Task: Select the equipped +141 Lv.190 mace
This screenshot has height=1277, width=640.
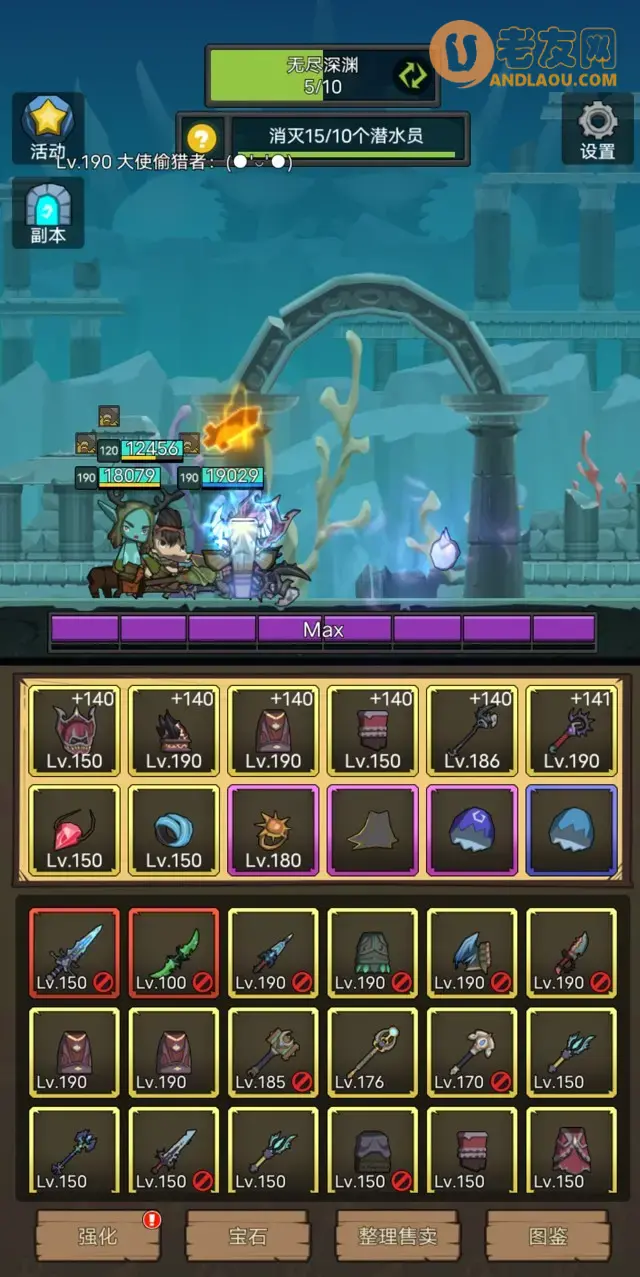Action: pyautogui.click(x=571, y=731)
